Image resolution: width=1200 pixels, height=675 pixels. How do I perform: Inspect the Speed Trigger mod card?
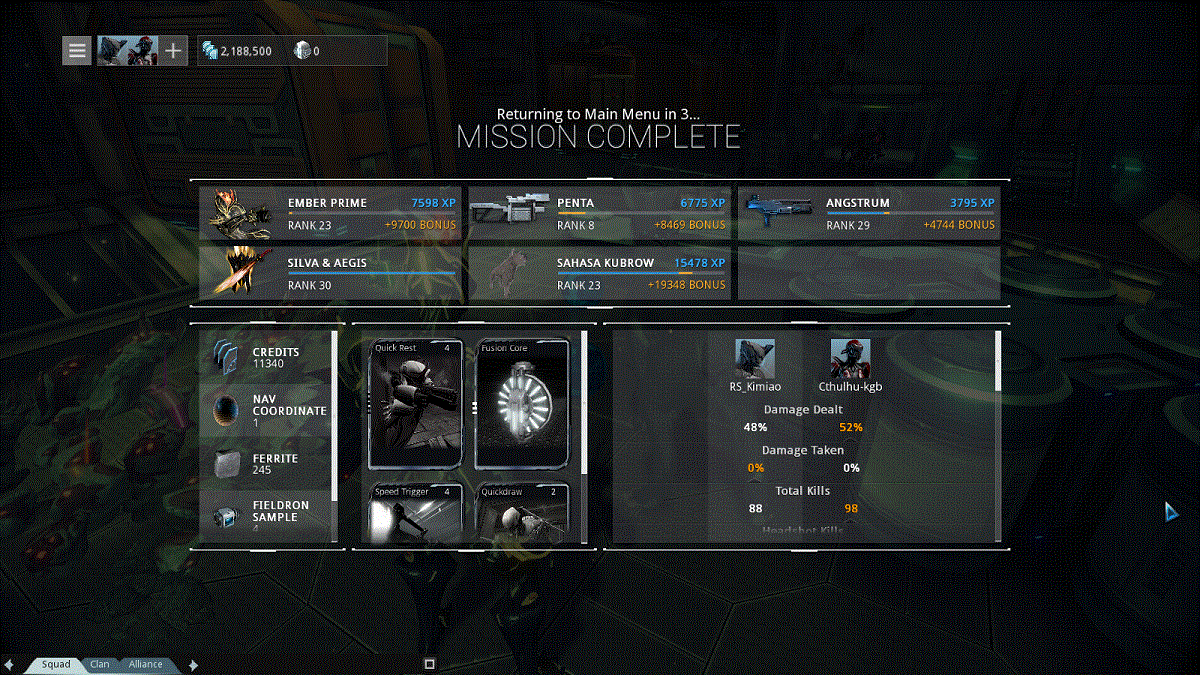[x=415, y=513]
